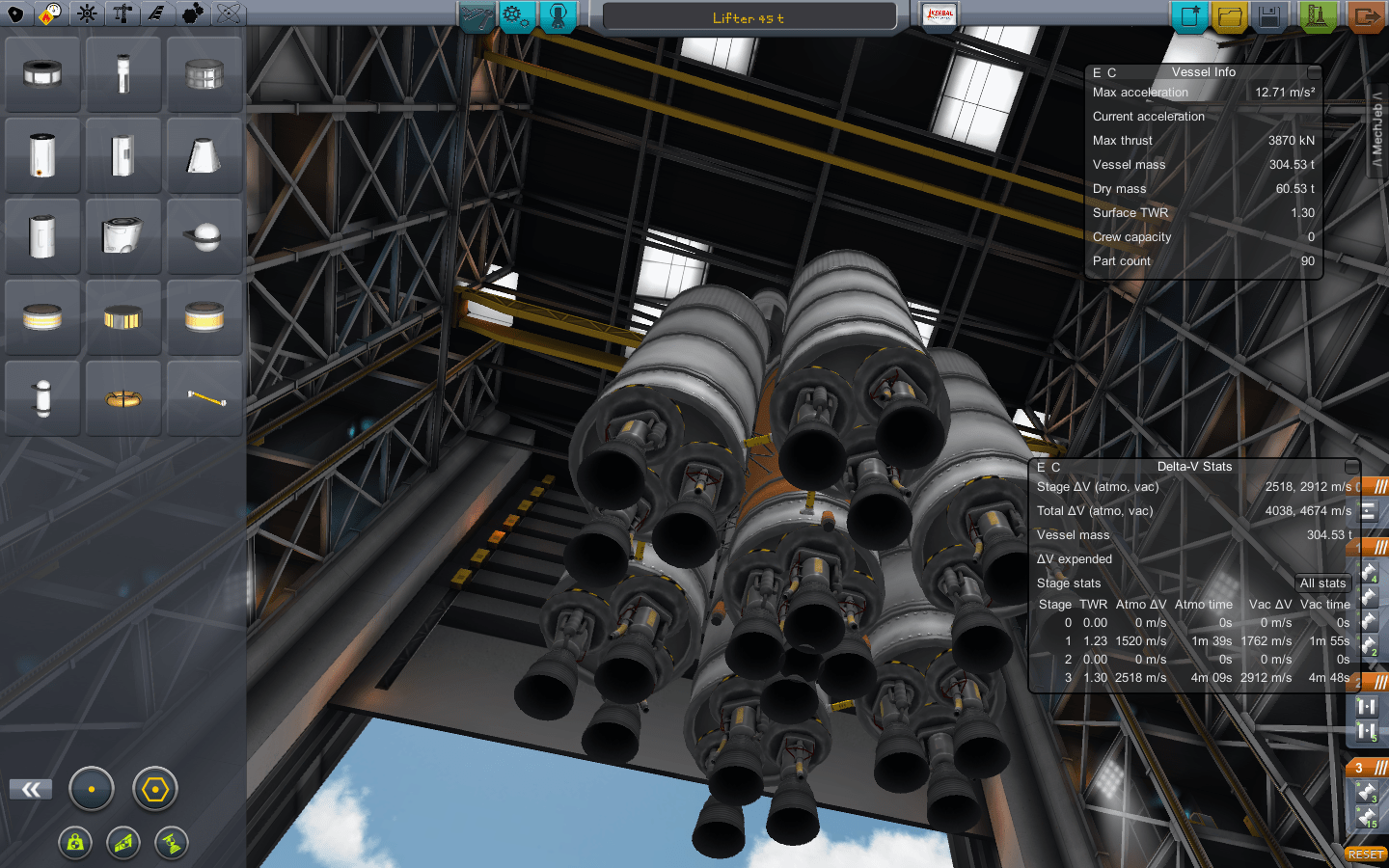Switch Delta-V Stats to E mode
1389x868 pixels.
[1040, 466]
